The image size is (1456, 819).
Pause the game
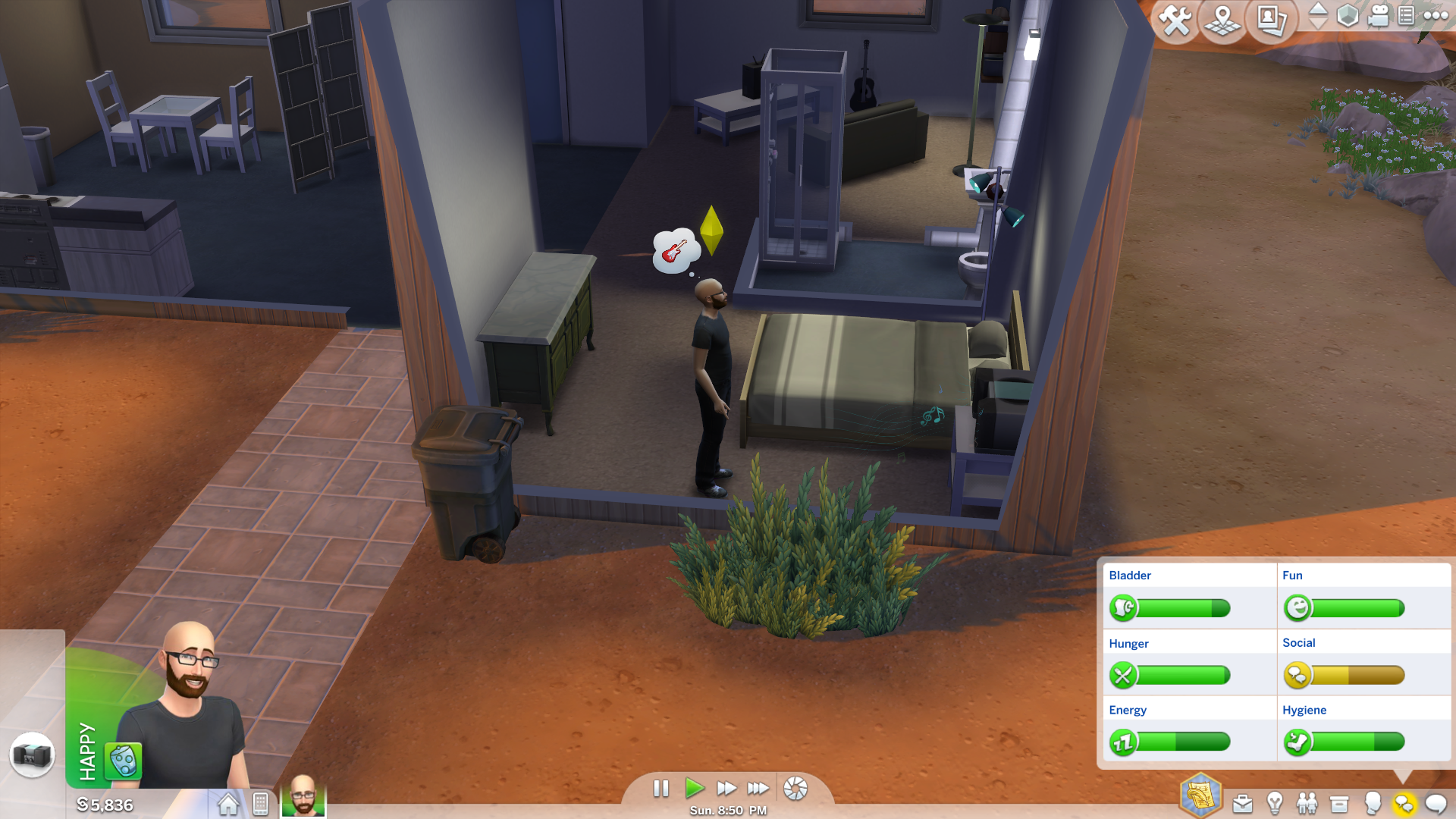pyautogui.click(x=661, y=789)
